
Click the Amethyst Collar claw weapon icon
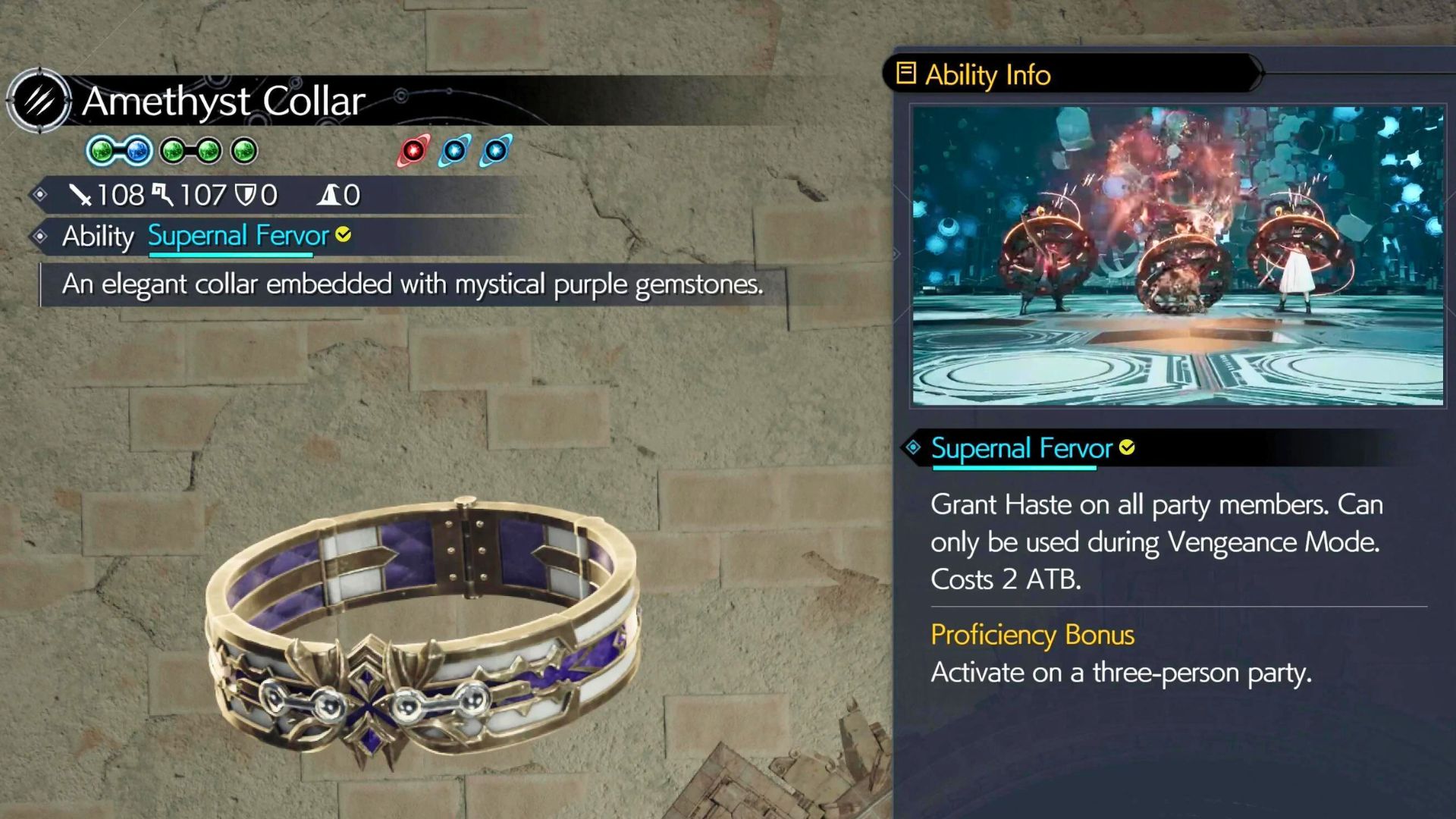tap(39, 101)
